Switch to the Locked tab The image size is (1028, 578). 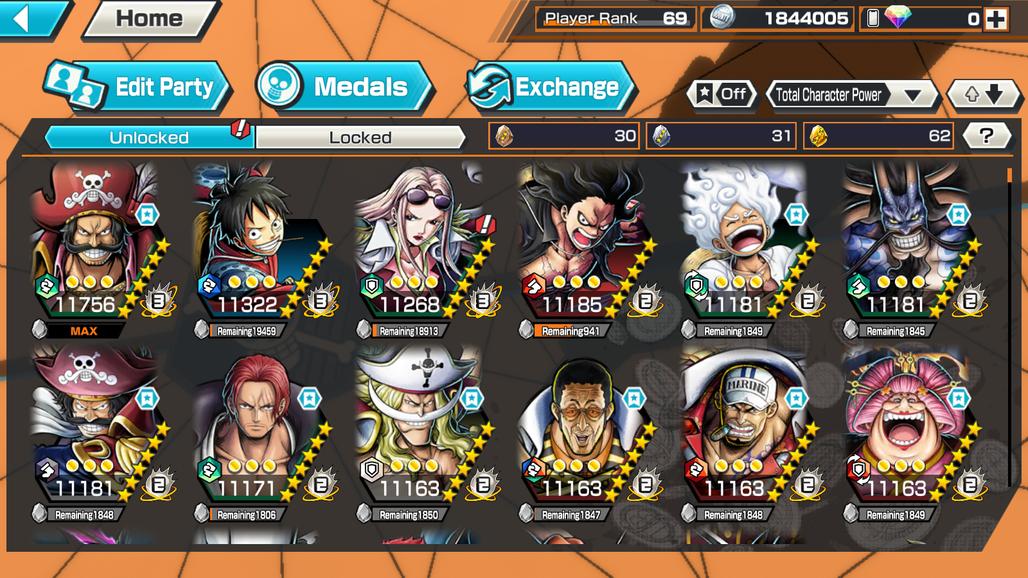pos(360,137)
